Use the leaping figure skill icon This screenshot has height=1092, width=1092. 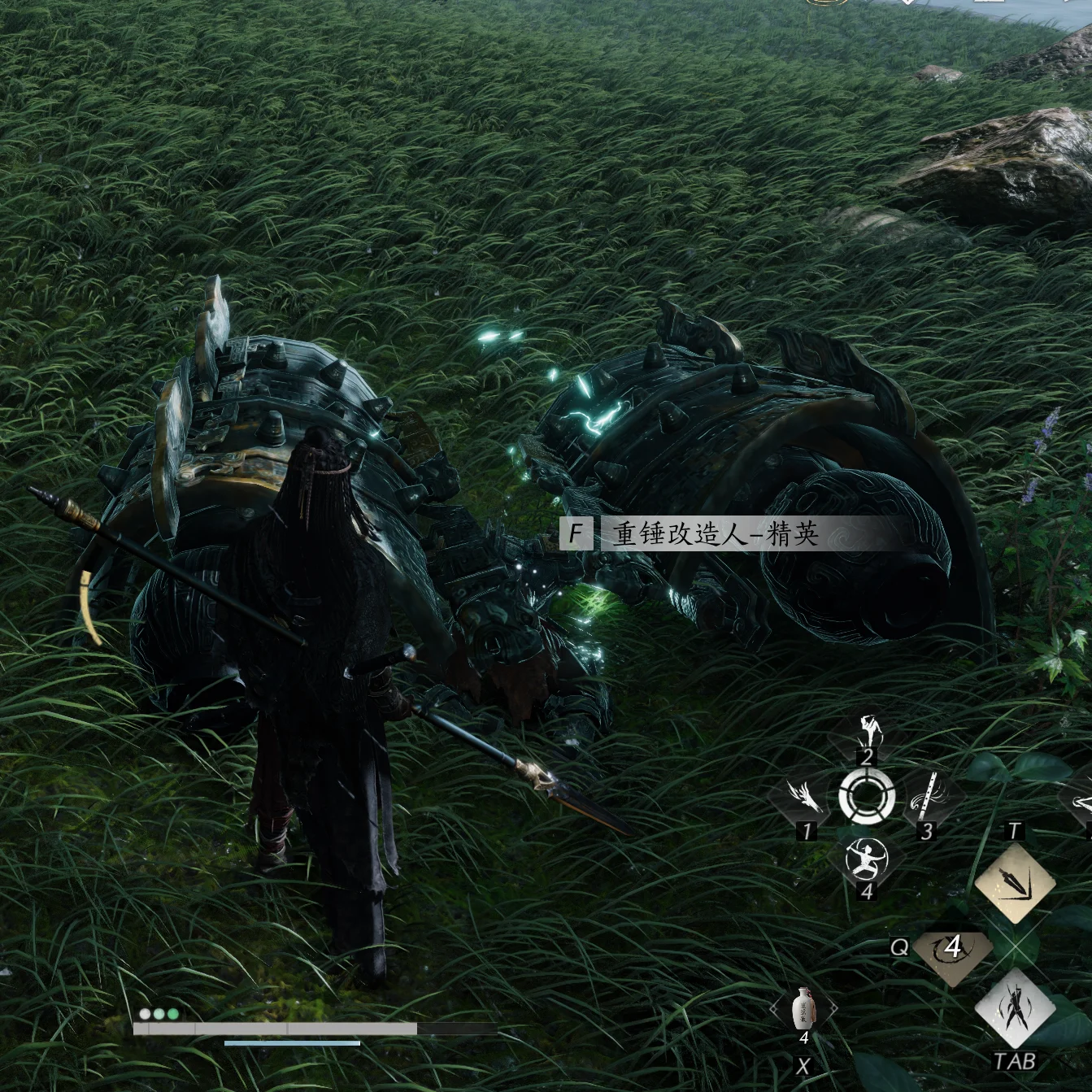(868, 732)
